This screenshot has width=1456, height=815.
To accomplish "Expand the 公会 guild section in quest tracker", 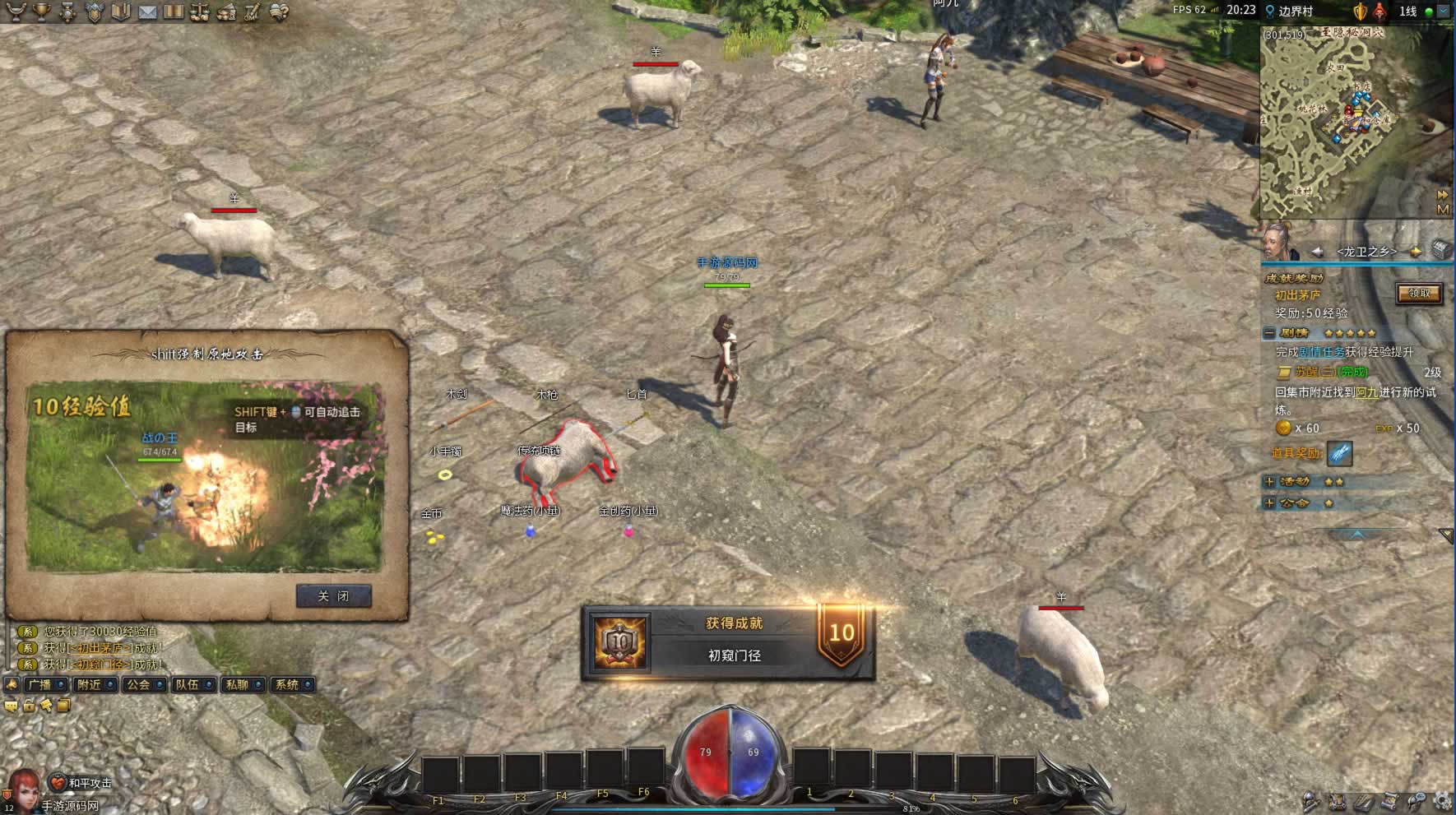I will 1269,502.
